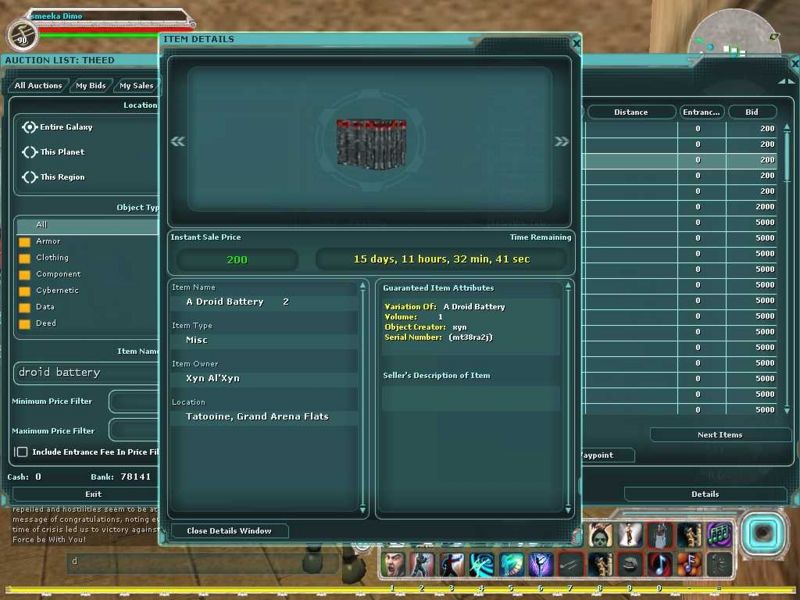Toggle Include Entrance Fee in price filter
The image size is (800, 600).
22,452
